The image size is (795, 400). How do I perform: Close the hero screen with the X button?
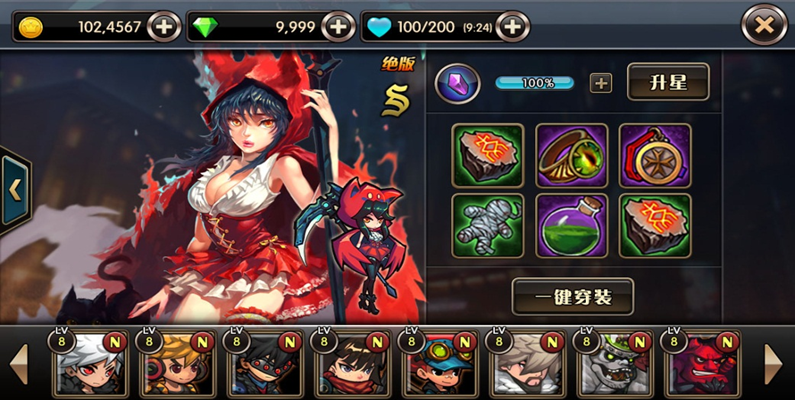pyautogui.click(x=764, y=26)
